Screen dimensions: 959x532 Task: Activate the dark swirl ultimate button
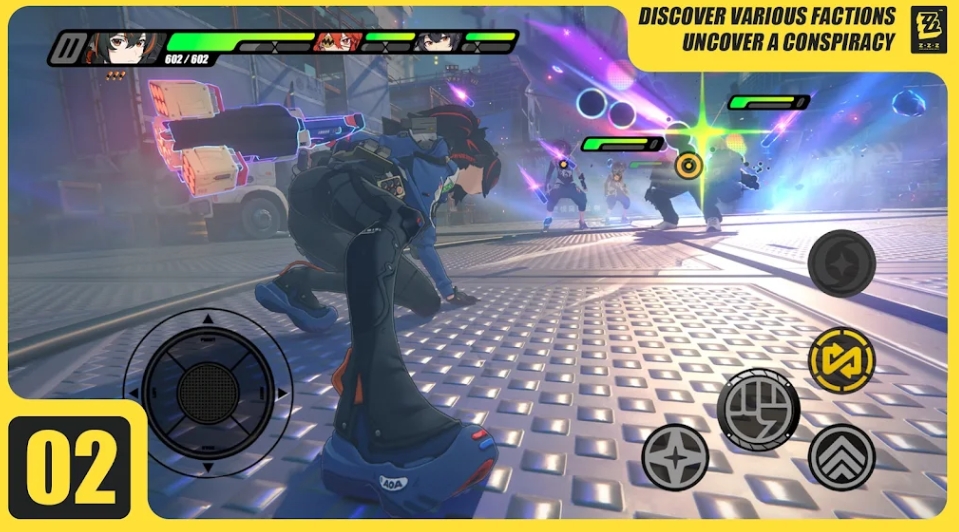[x=841, y=263]
